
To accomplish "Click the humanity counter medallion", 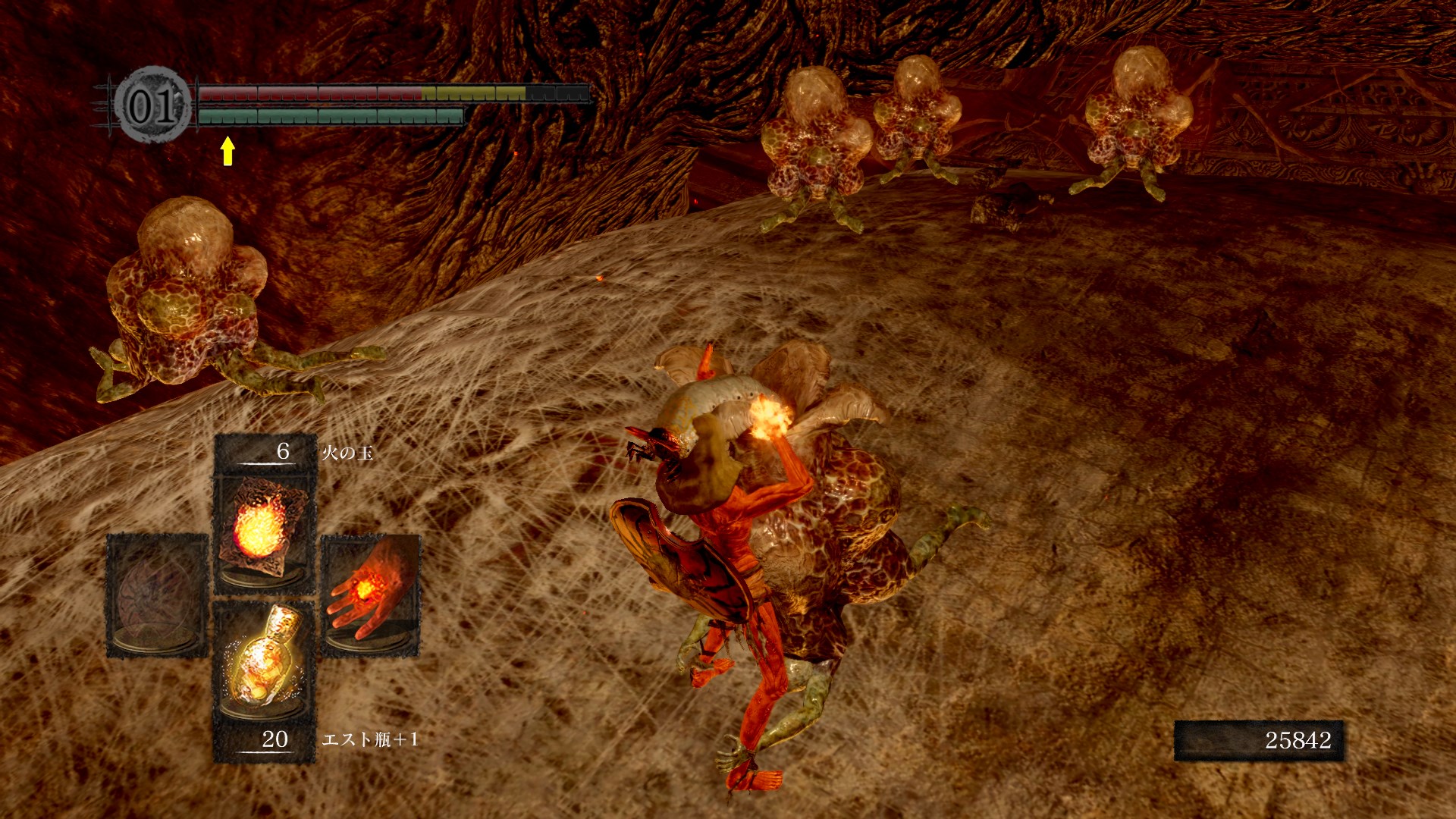I will [x=152, y=105].
